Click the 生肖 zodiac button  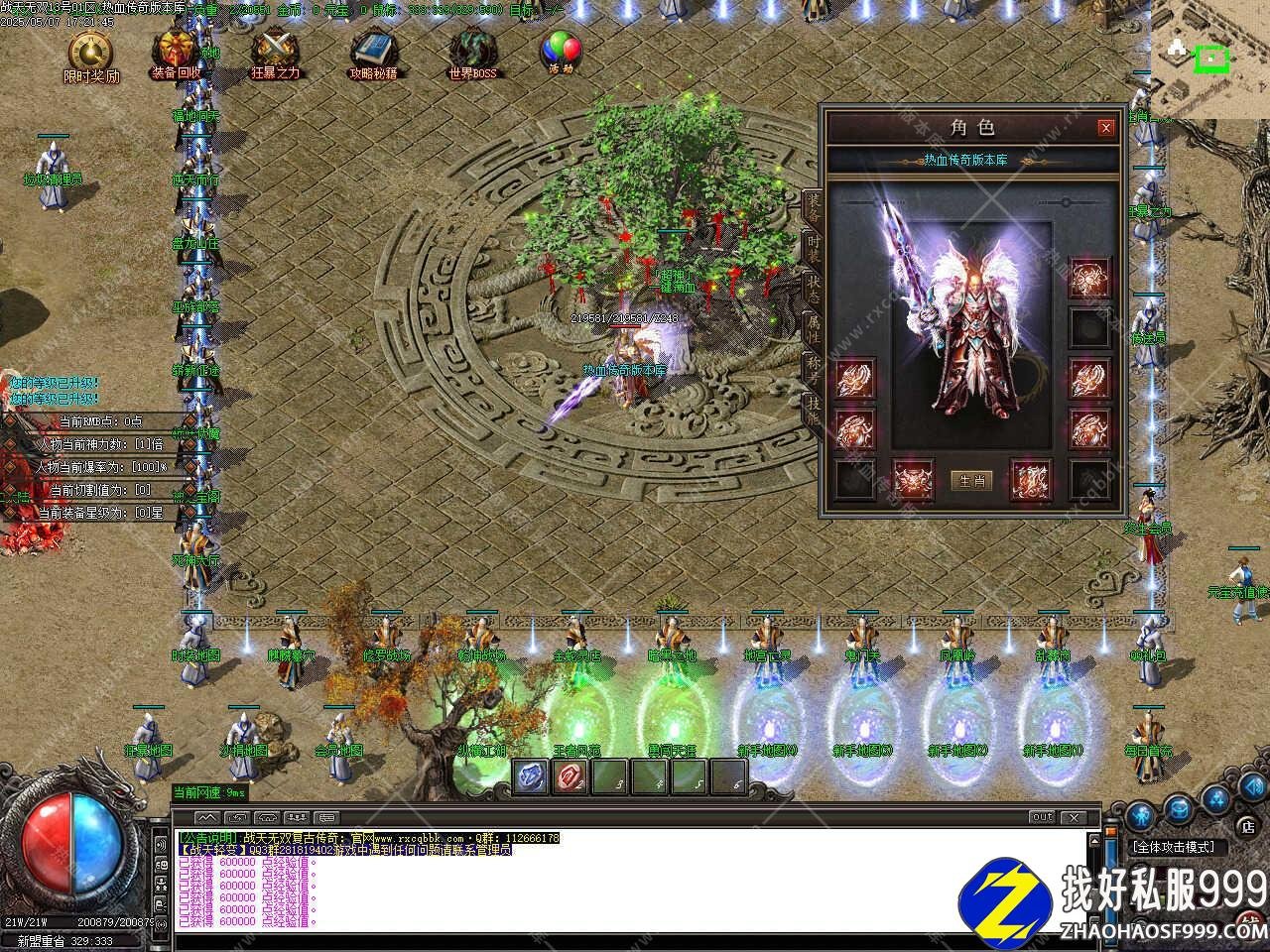(x=971, y=481)
